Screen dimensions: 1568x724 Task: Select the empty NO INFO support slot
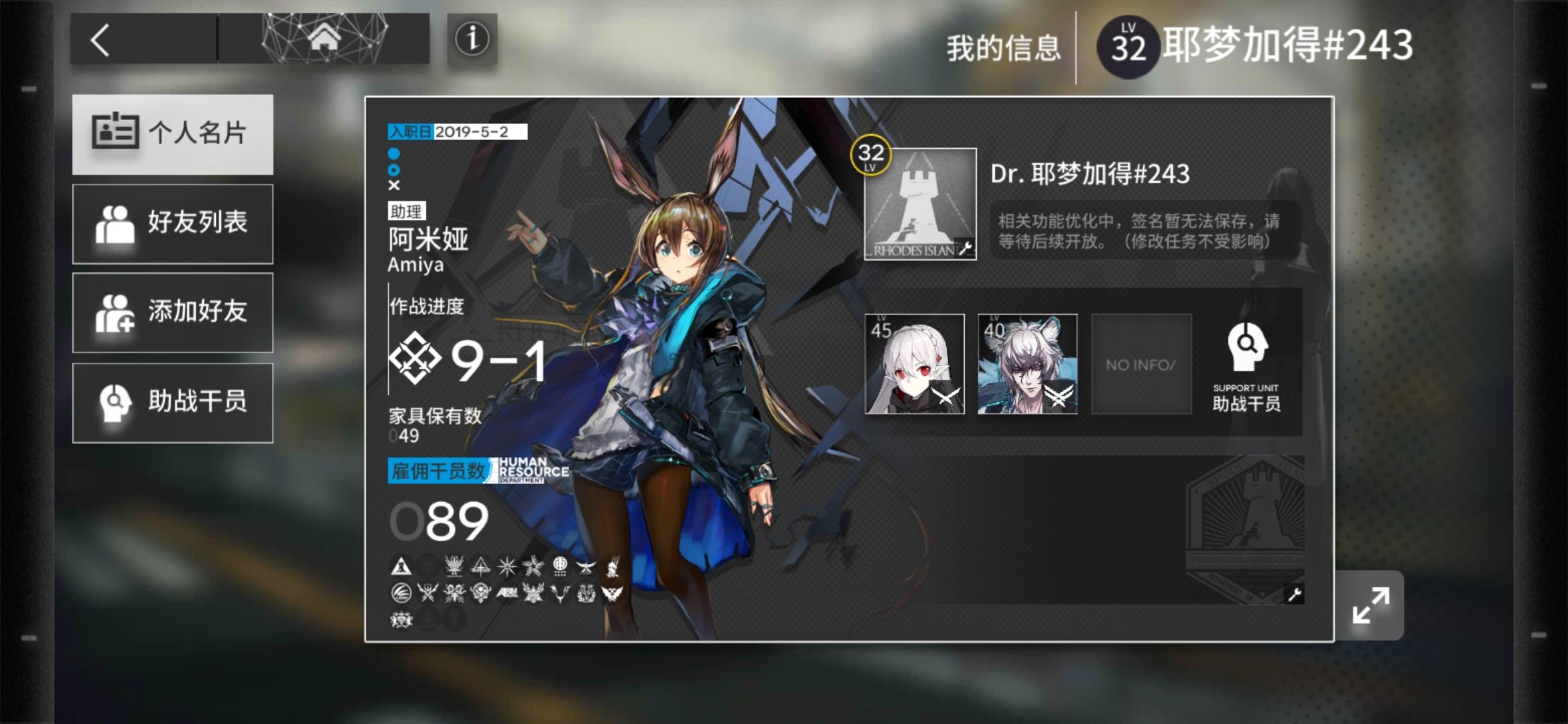(x=1140, y=363)
